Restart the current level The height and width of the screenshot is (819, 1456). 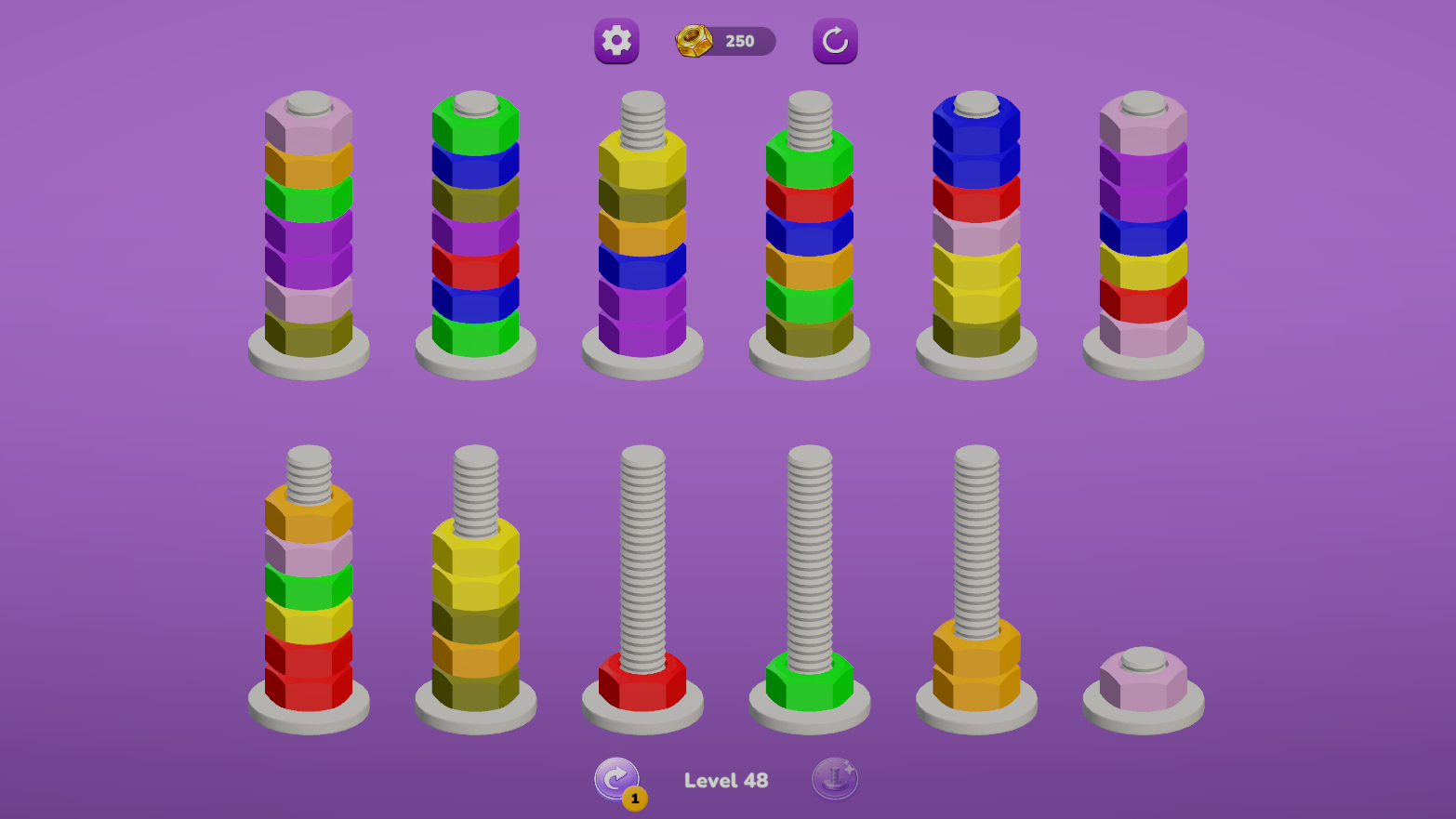pos(834,41)
